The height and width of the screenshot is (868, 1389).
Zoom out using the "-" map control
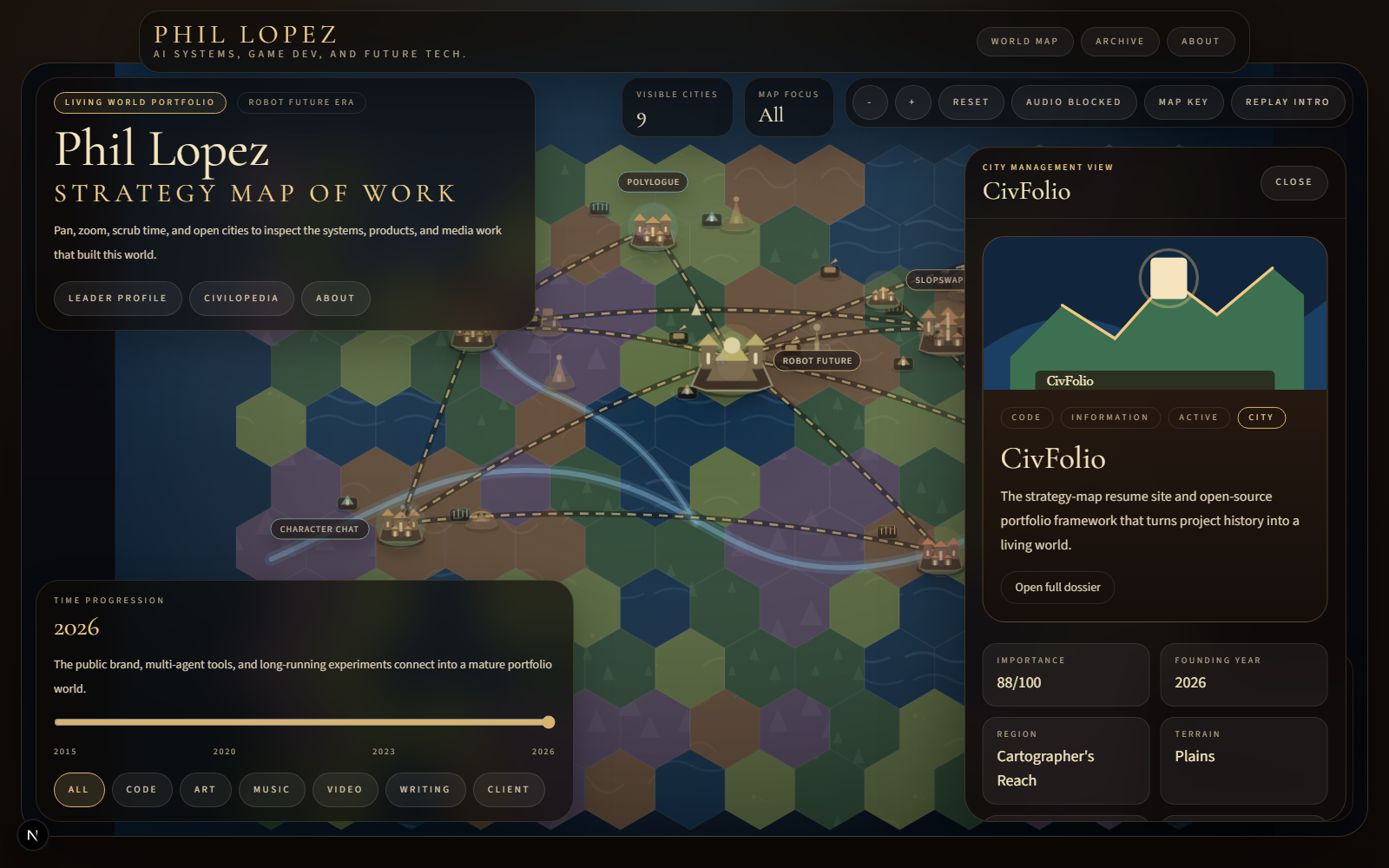coord(869,102)
